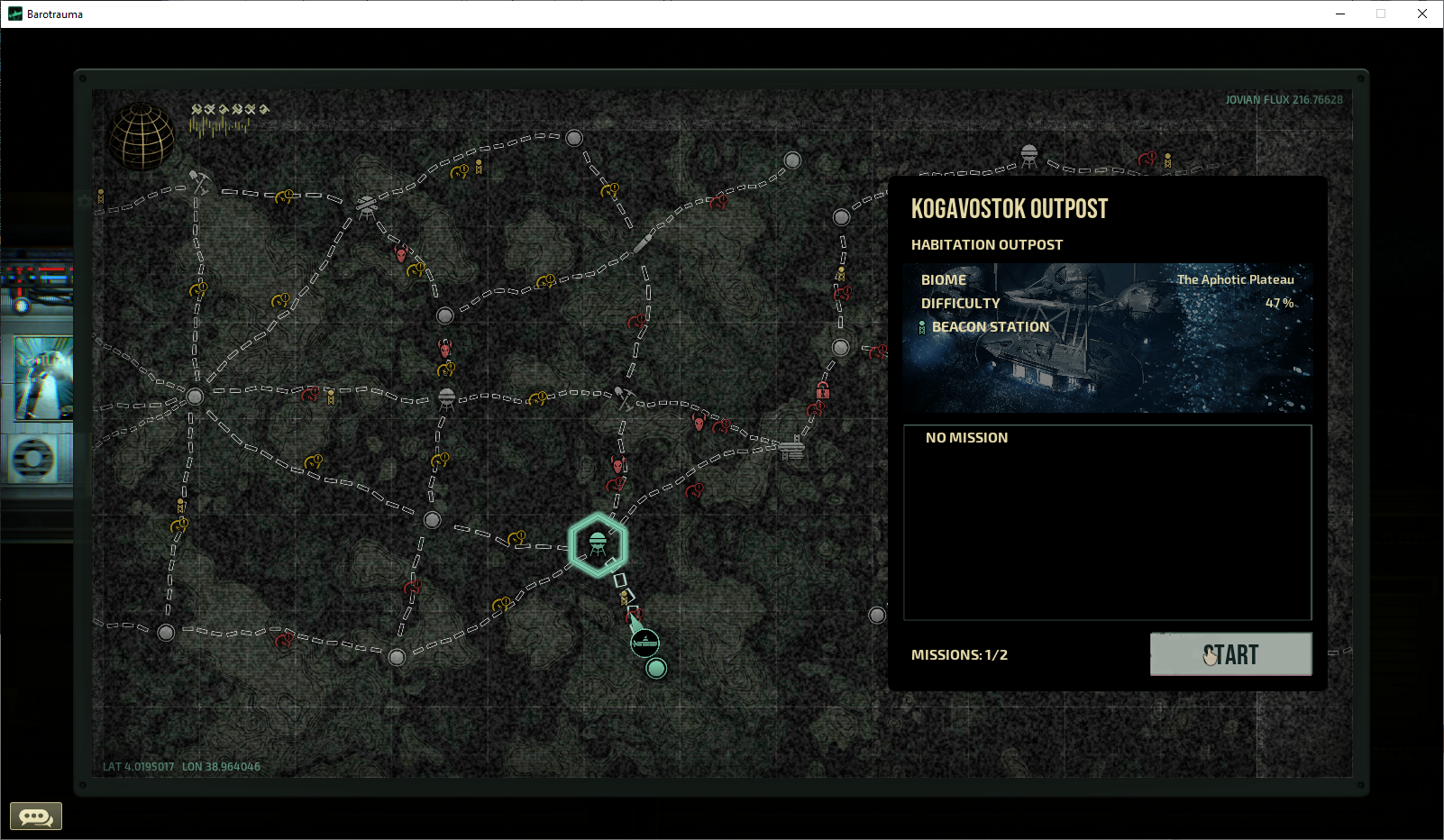
Task: Select the green circle destination marker below the sub
Action: (x=655, y=668)
